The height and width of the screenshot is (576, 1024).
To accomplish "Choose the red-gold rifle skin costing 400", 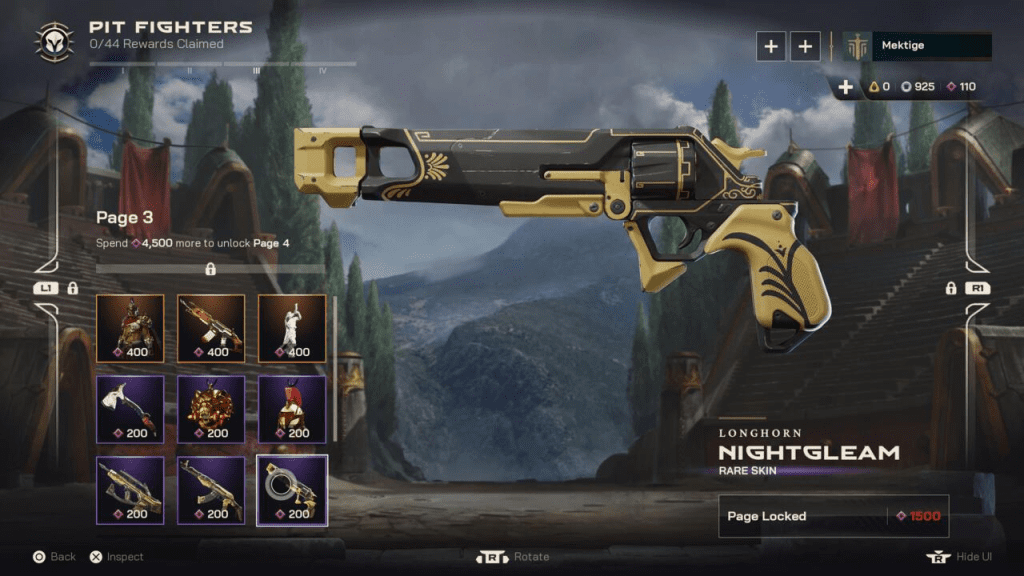I will [x=210, y=327].
